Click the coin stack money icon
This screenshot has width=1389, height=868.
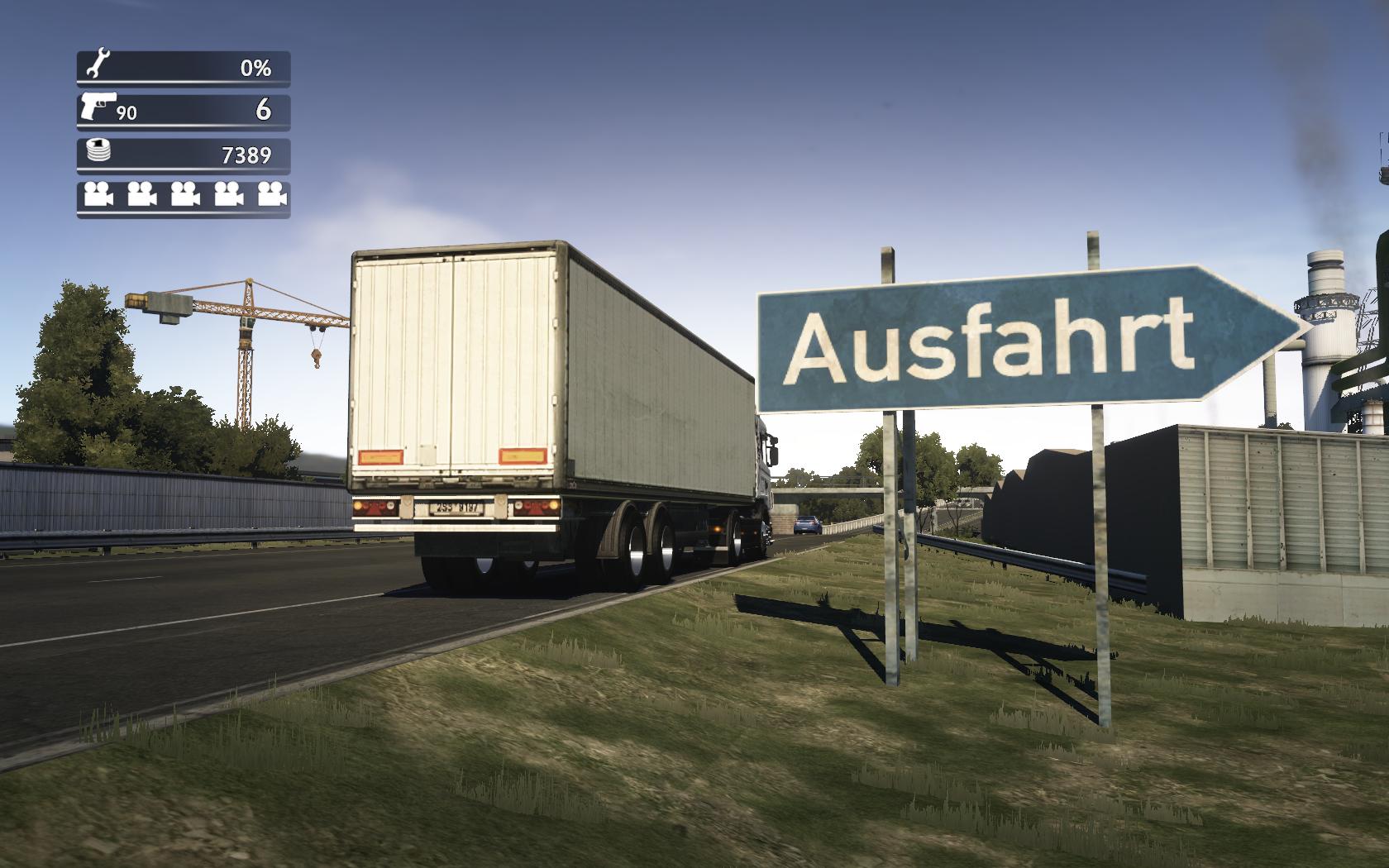tap(98, 151)
